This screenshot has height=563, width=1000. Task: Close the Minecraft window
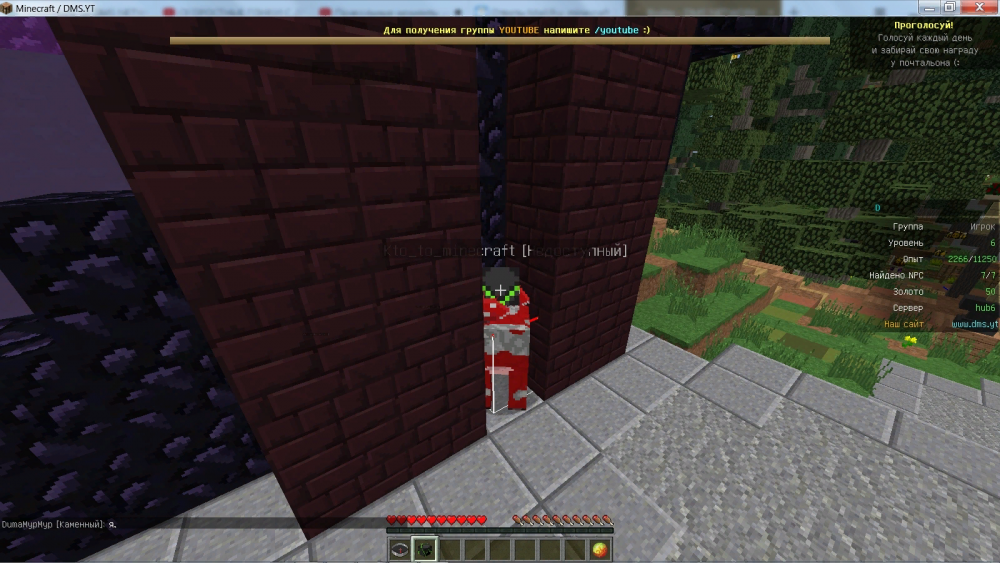point(978,7)
